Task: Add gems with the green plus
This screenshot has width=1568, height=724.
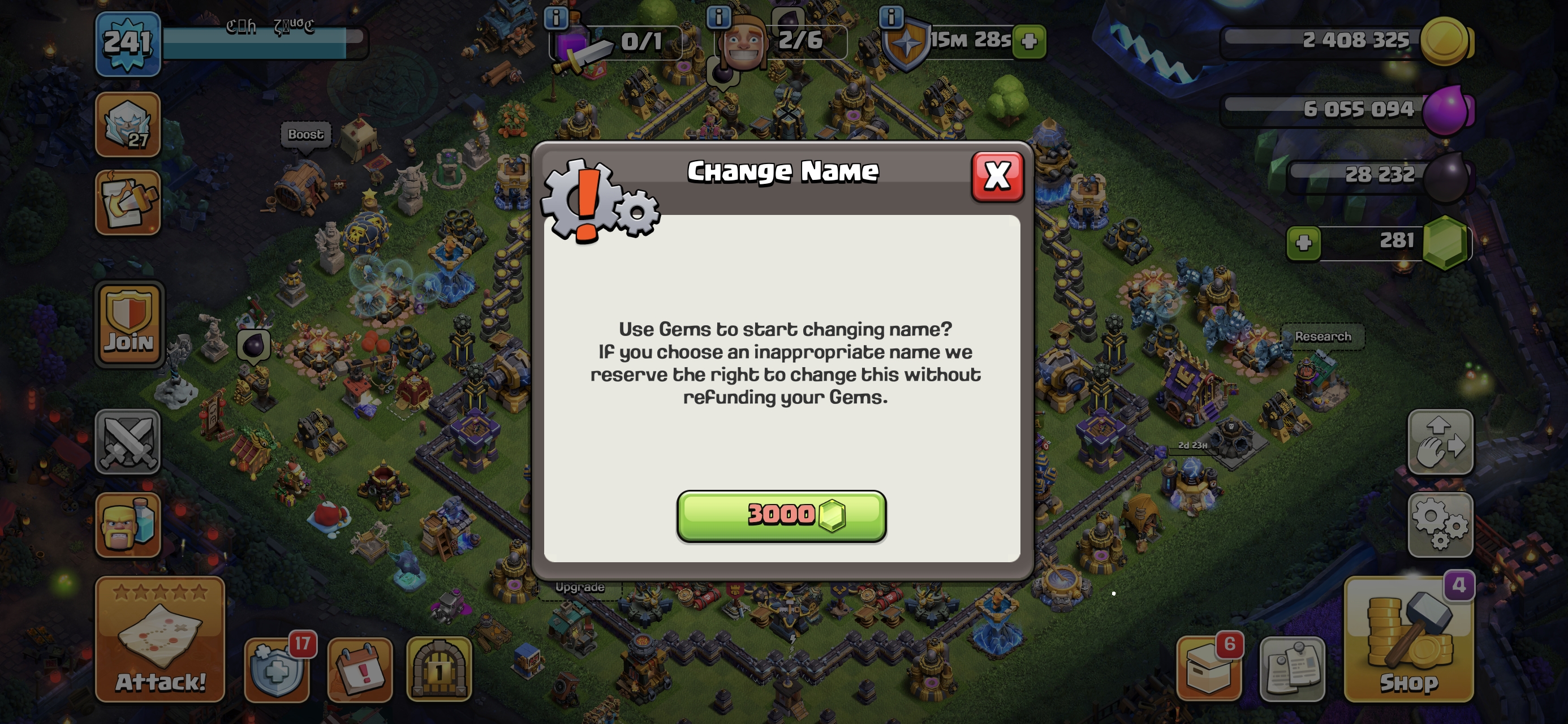Action: click(1303, 243)
